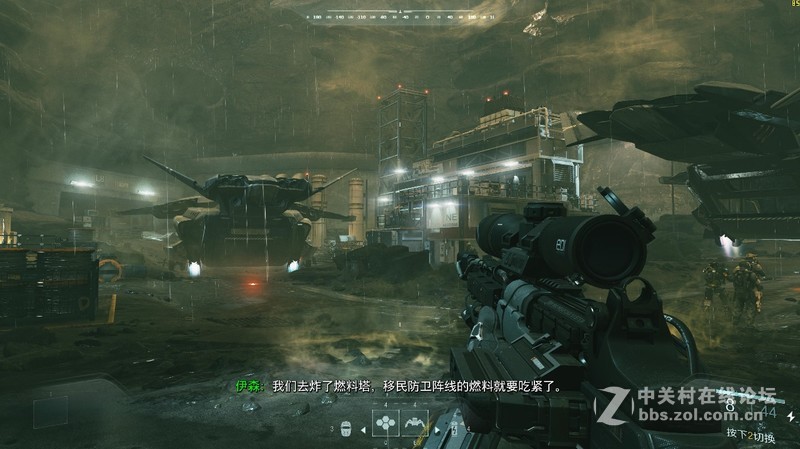Click the lightning bolt icon near ammo

[453, 430]
